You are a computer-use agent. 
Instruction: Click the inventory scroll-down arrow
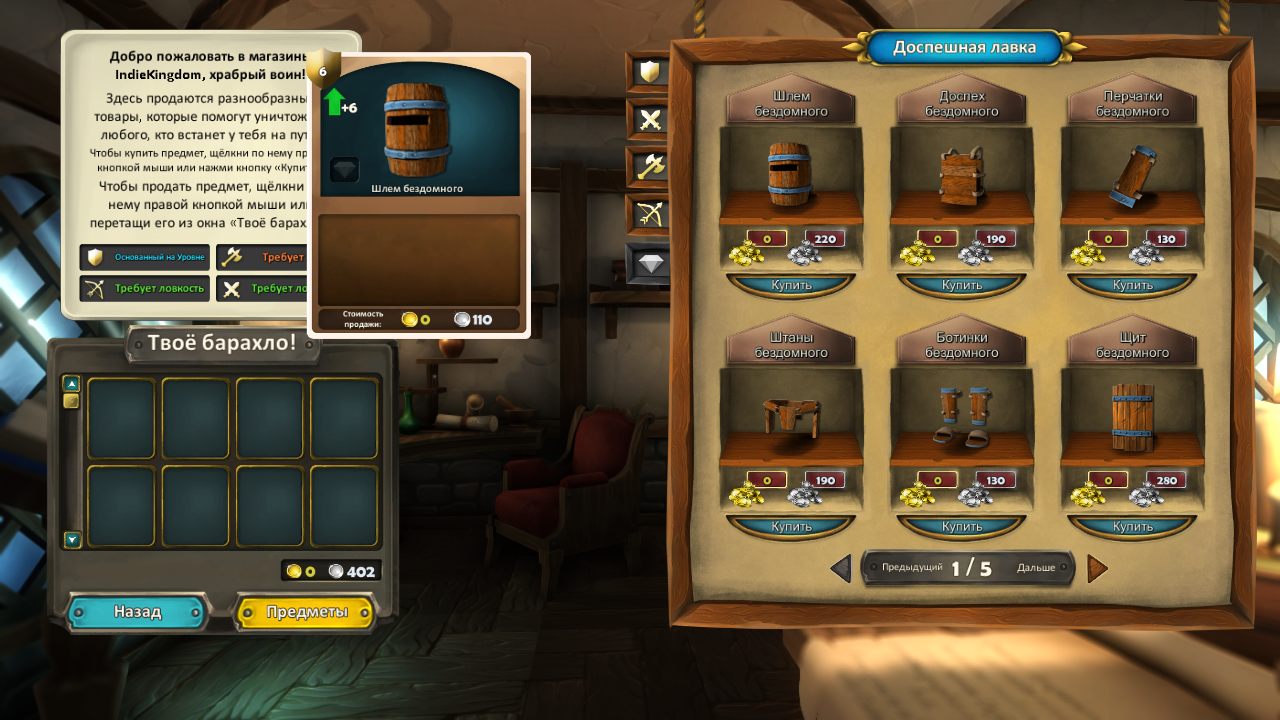coord(71,539)
